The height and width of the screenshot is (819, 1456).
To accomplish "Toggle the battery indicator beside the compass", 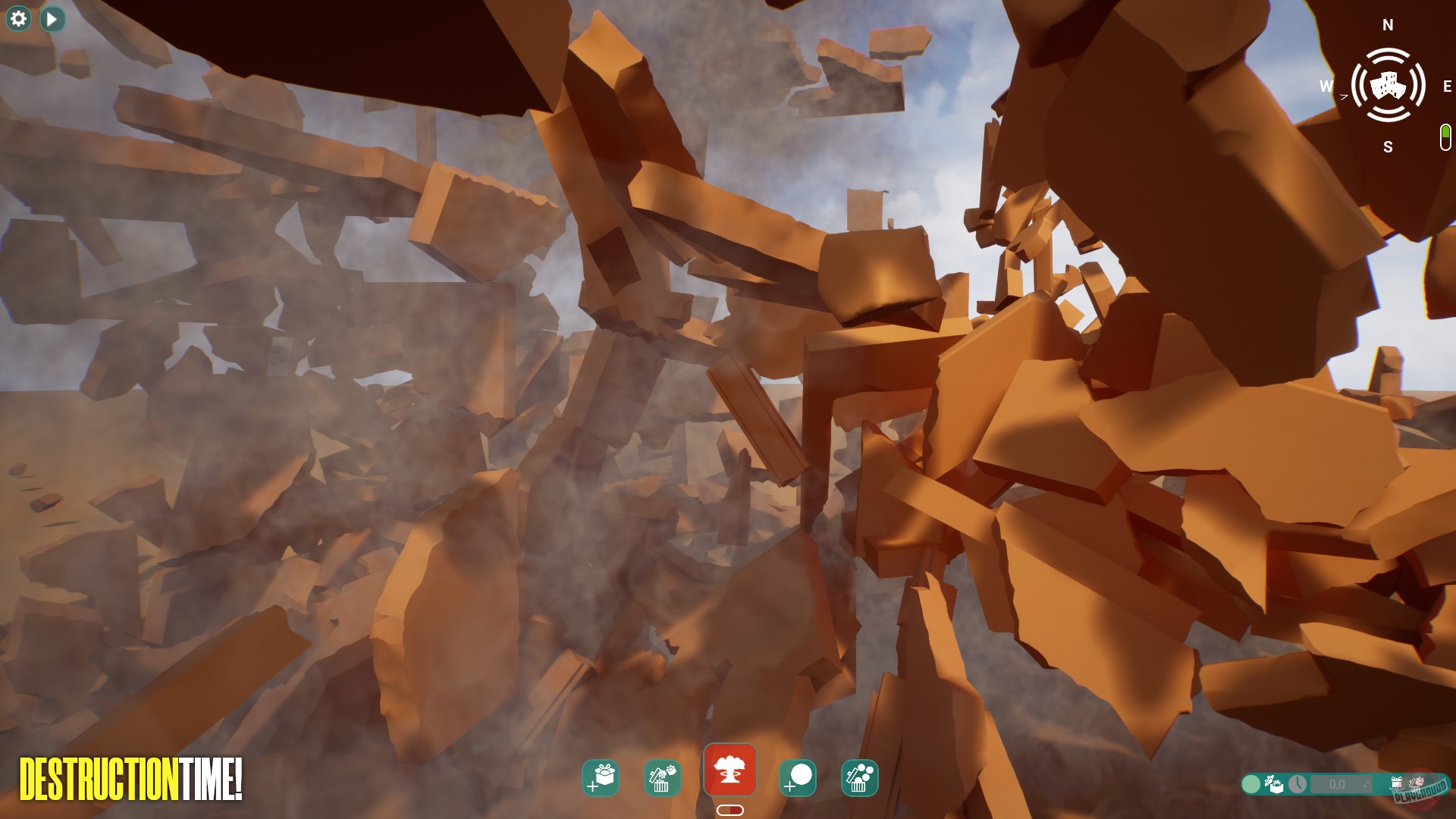I will pyautogui.click(x=1445, y=136).
